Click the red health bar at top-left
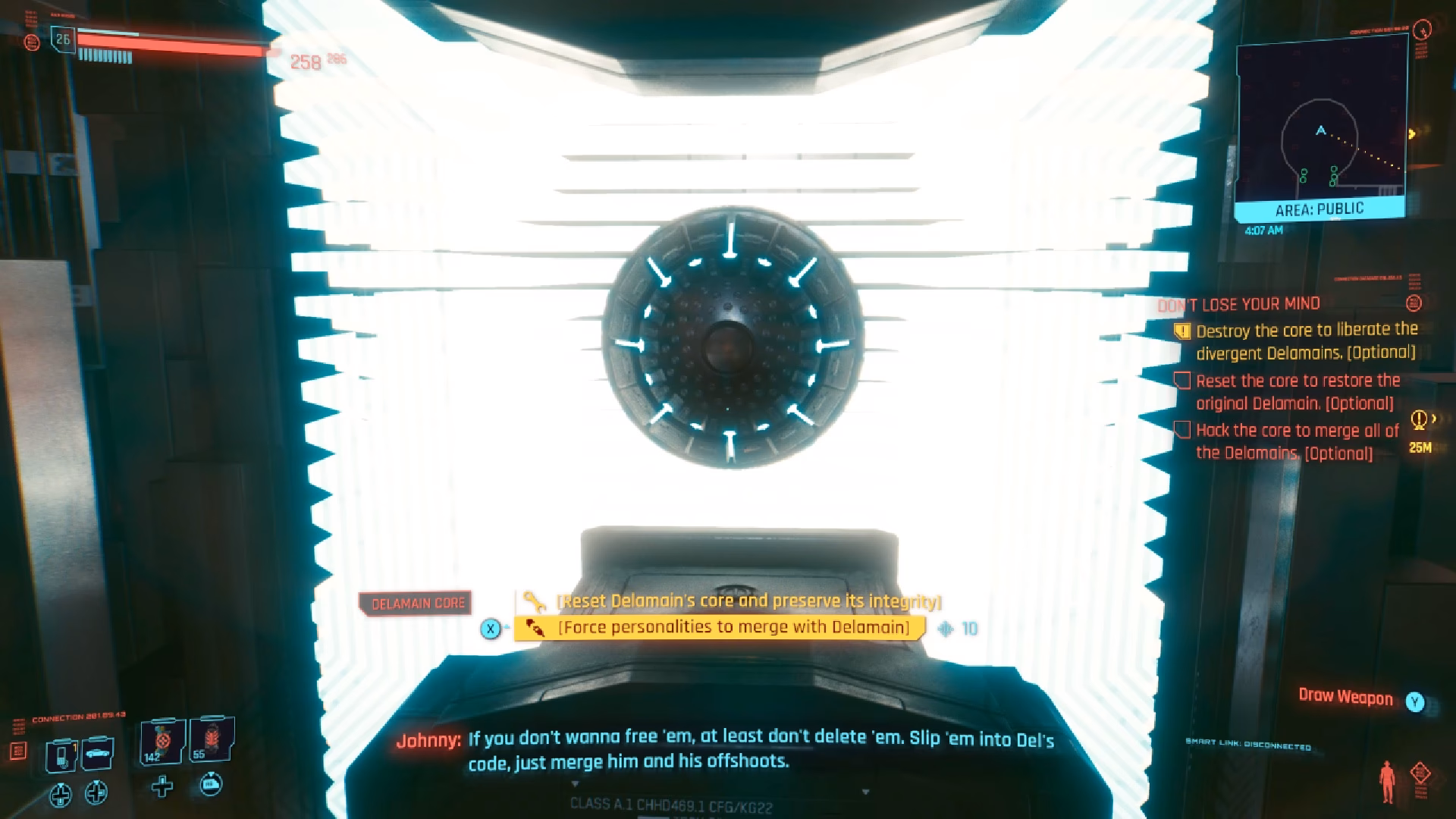The width and height of the screenshot is (1456, 819). (167, 43)
